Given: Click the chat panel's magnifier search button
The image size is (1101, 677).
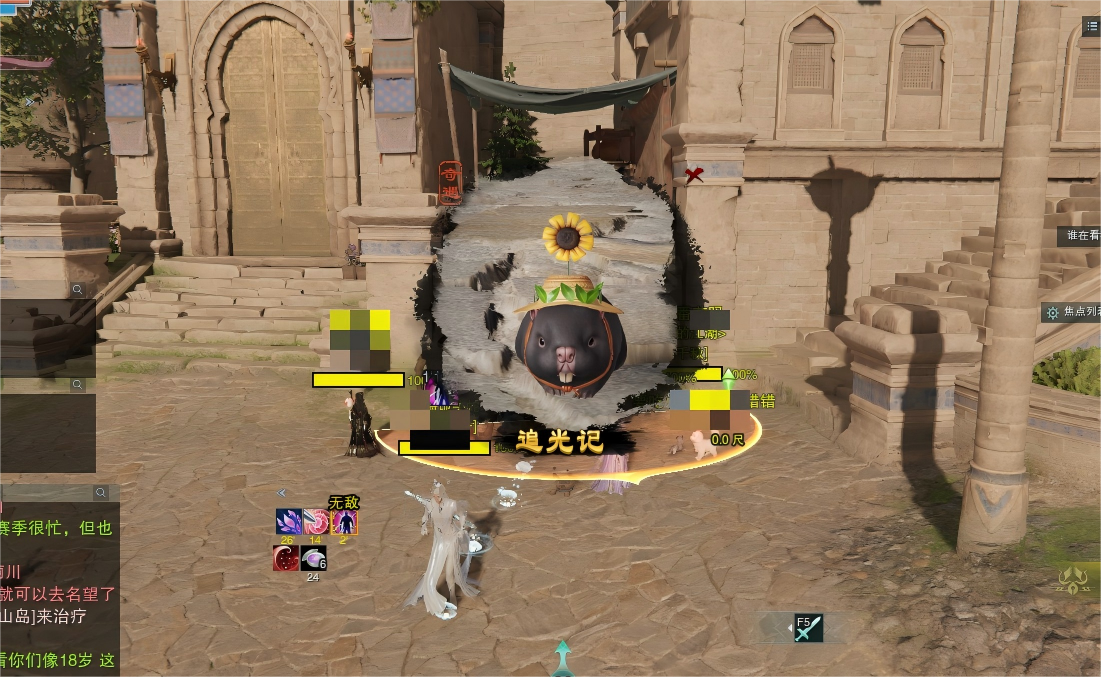Looking at the screenshot, I should coord(101,493).
